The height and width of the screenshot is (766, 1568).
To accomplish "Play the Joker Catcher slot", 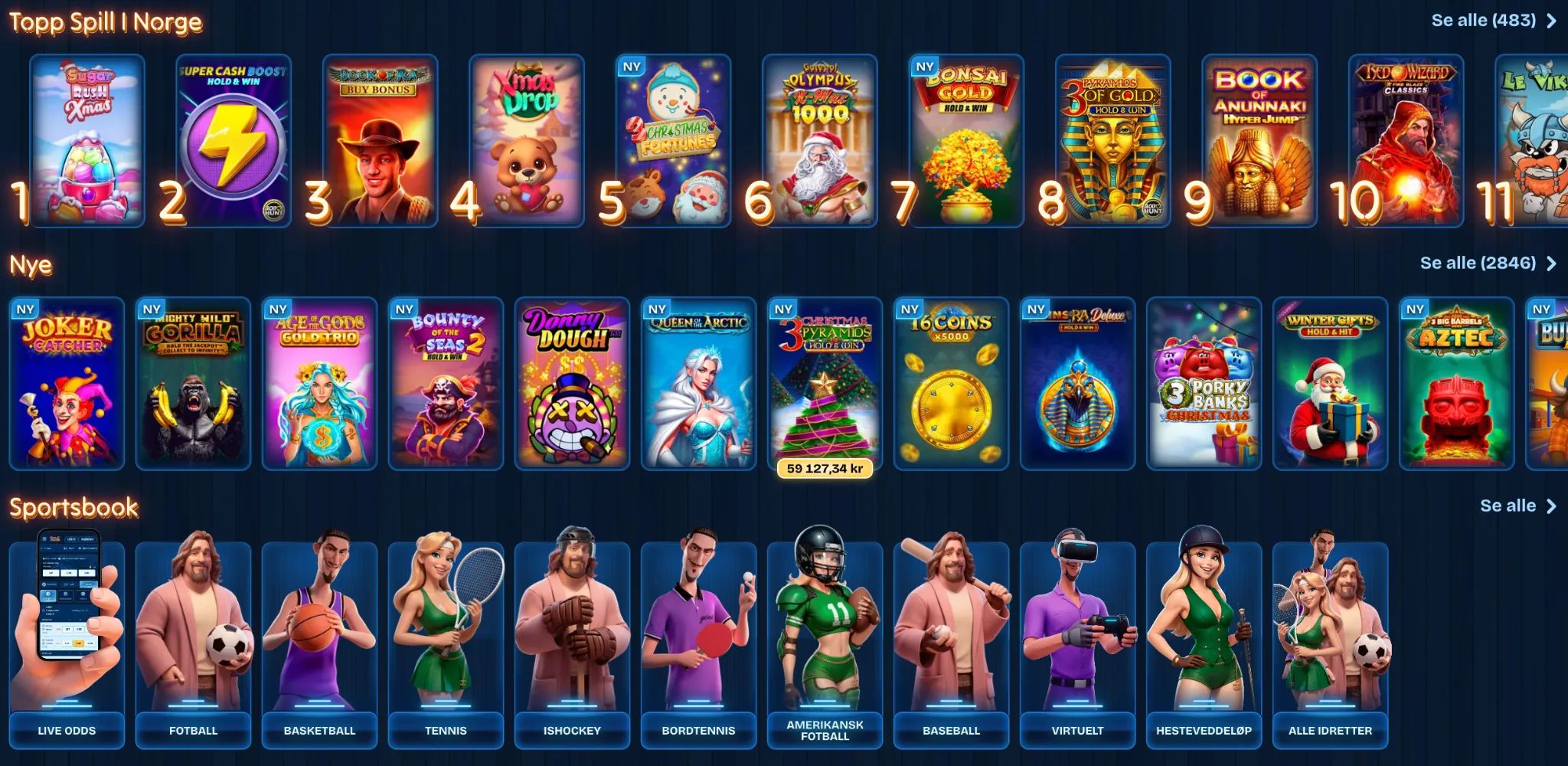I will point(67,383).
